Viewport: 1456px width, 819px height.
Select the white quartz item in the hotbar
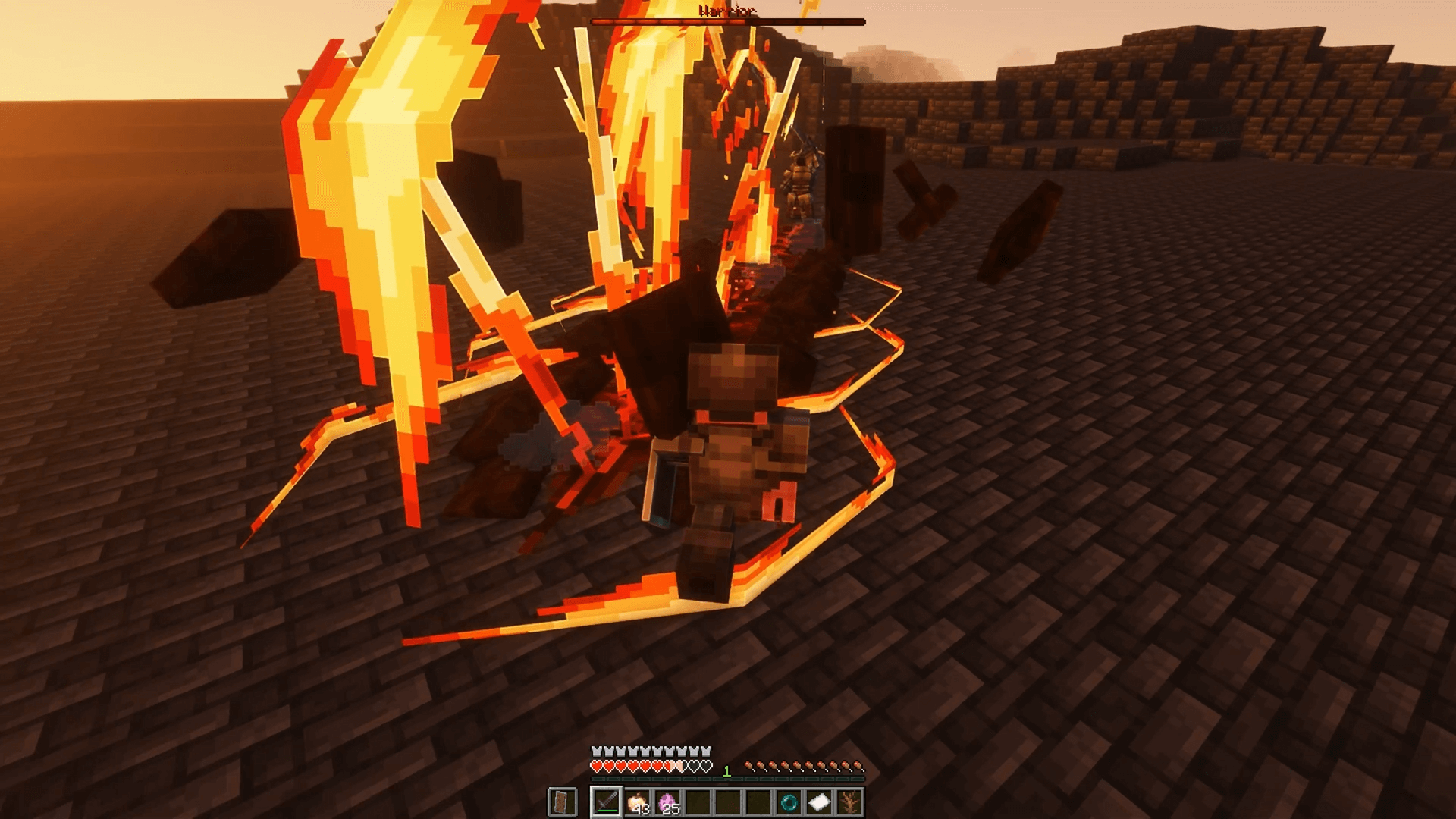click(821, 802)
